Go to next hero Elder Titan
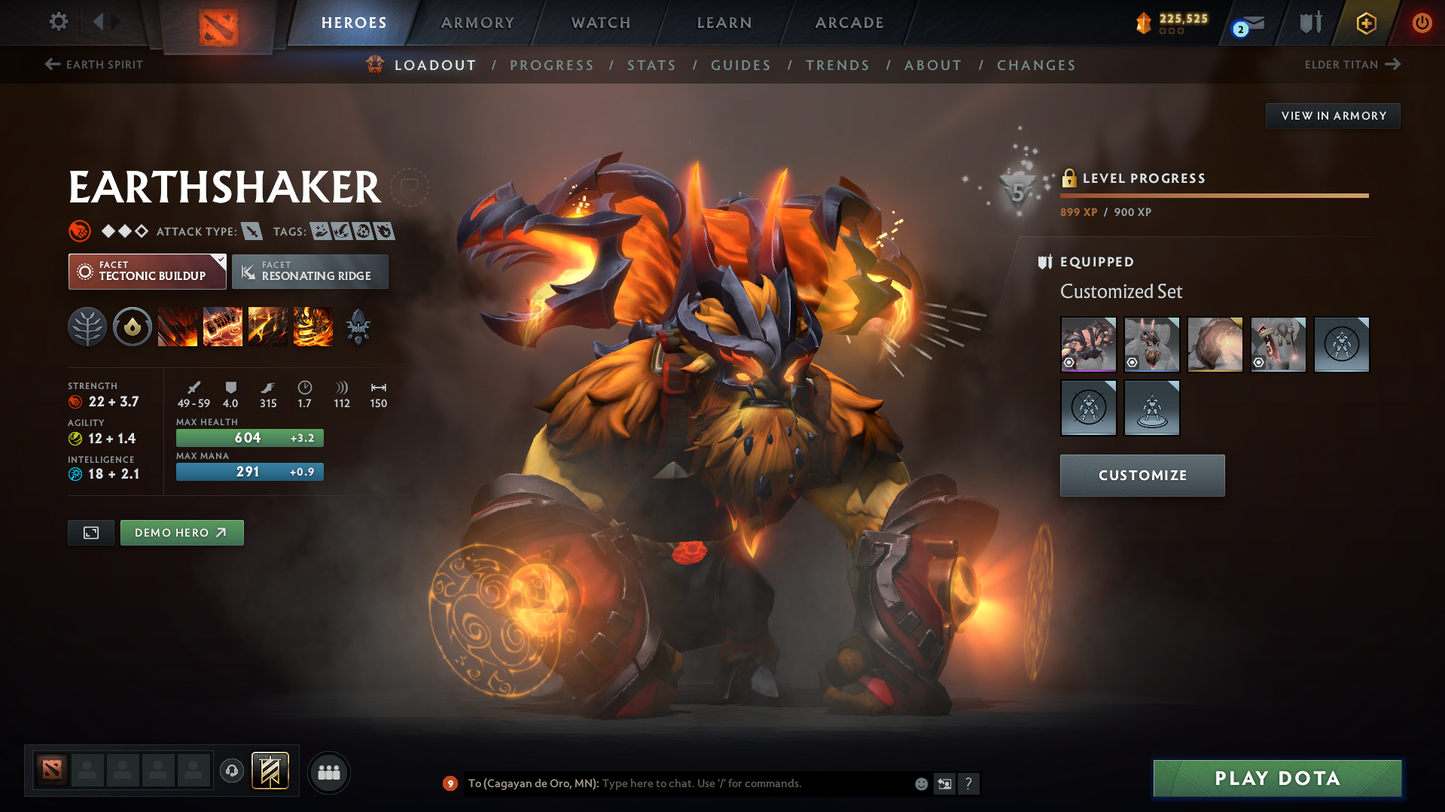The height and width of the screenshot is (812, 1445). tap(1352, 65)
